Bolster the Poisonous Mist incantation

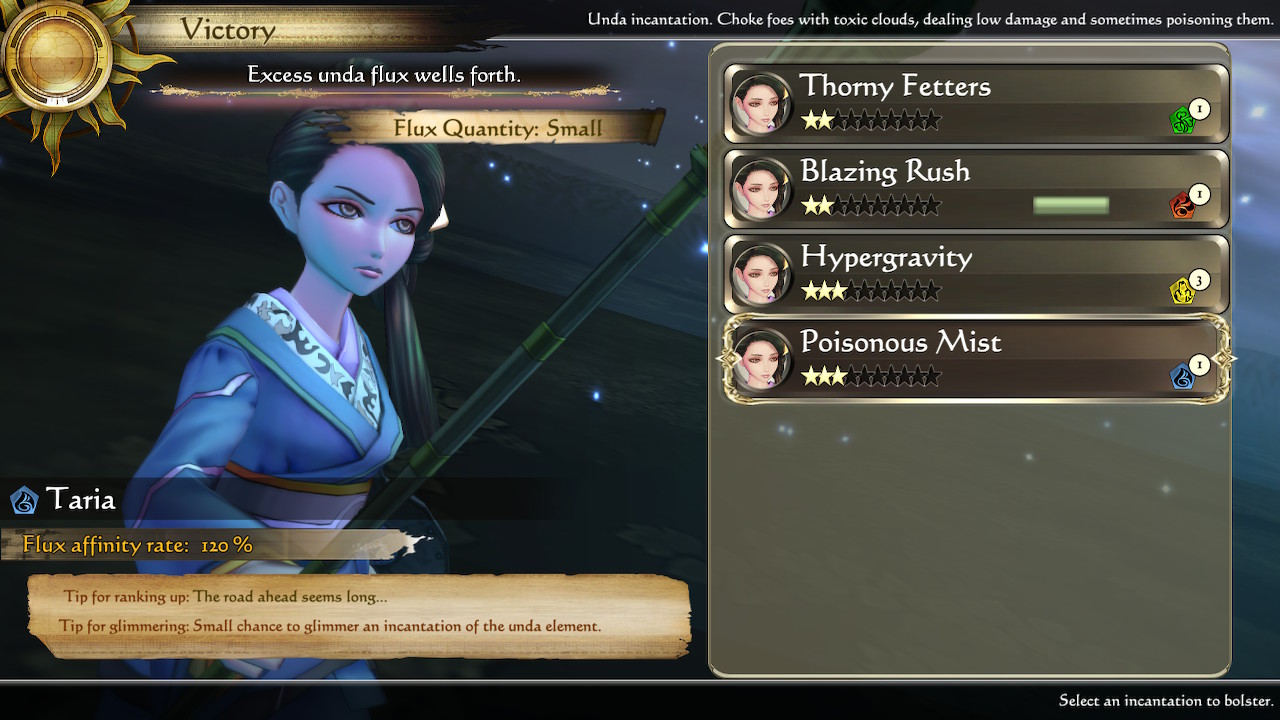(975, 360)
